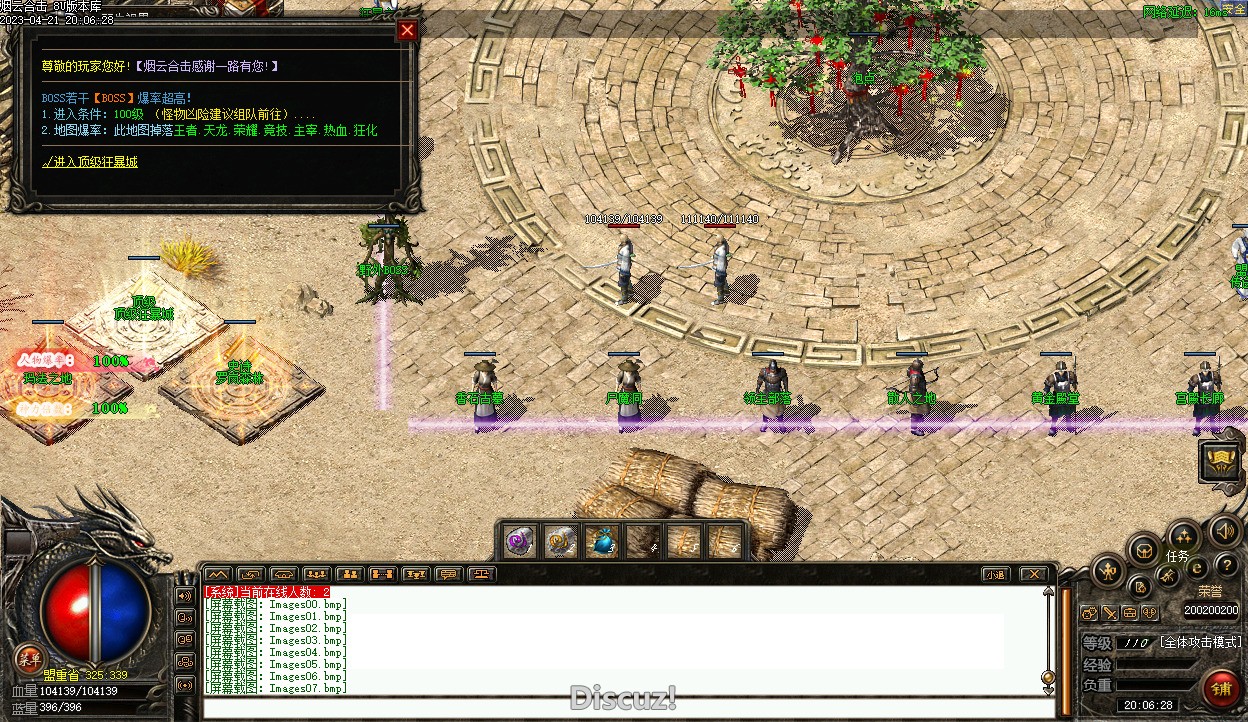Select the purple scroll hotbar slot
This screenshot has height=722, width=1248.
(x=518, y=541)
